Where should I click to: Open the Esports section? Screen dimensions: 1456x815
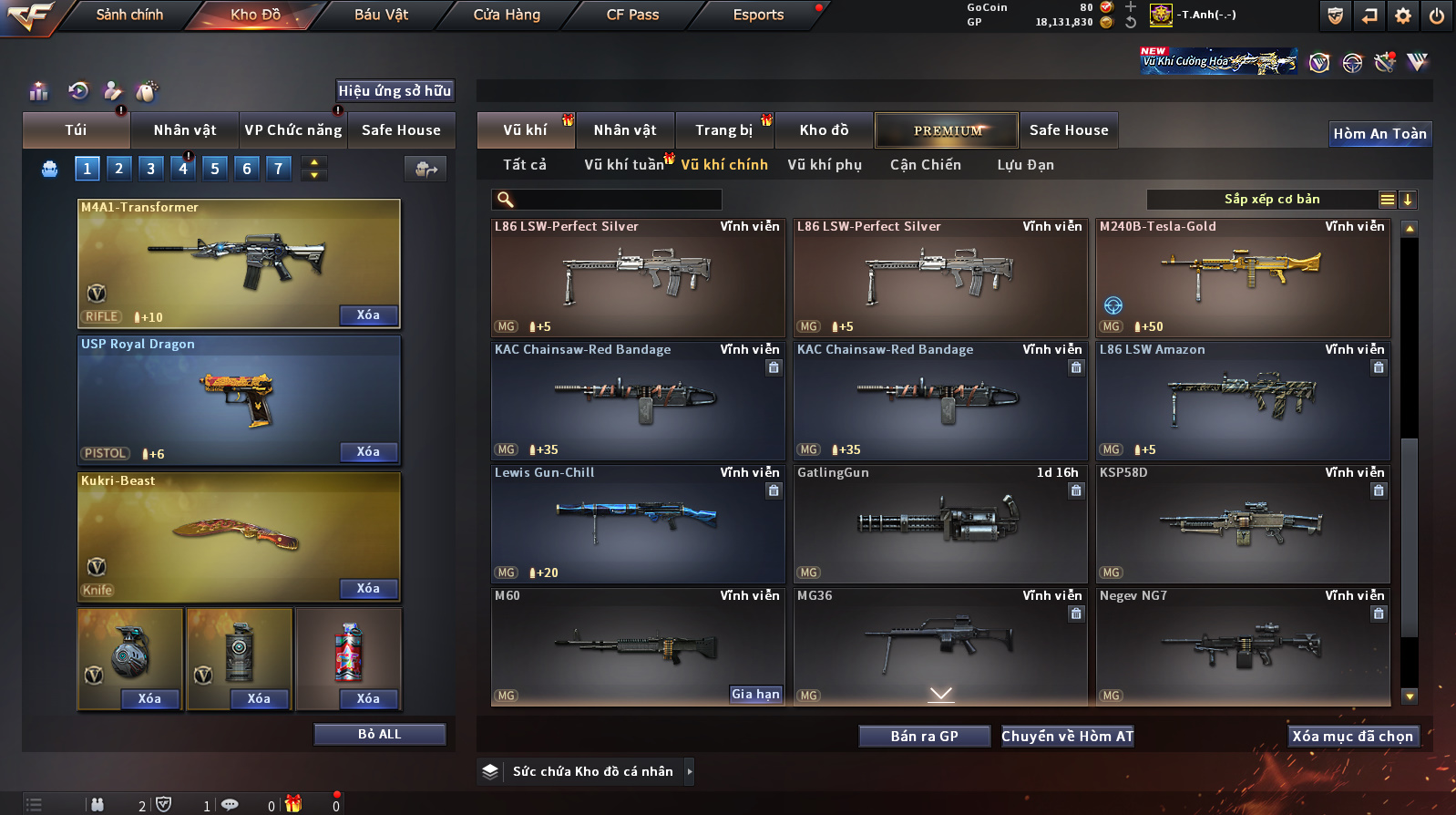tap(758, 15)
